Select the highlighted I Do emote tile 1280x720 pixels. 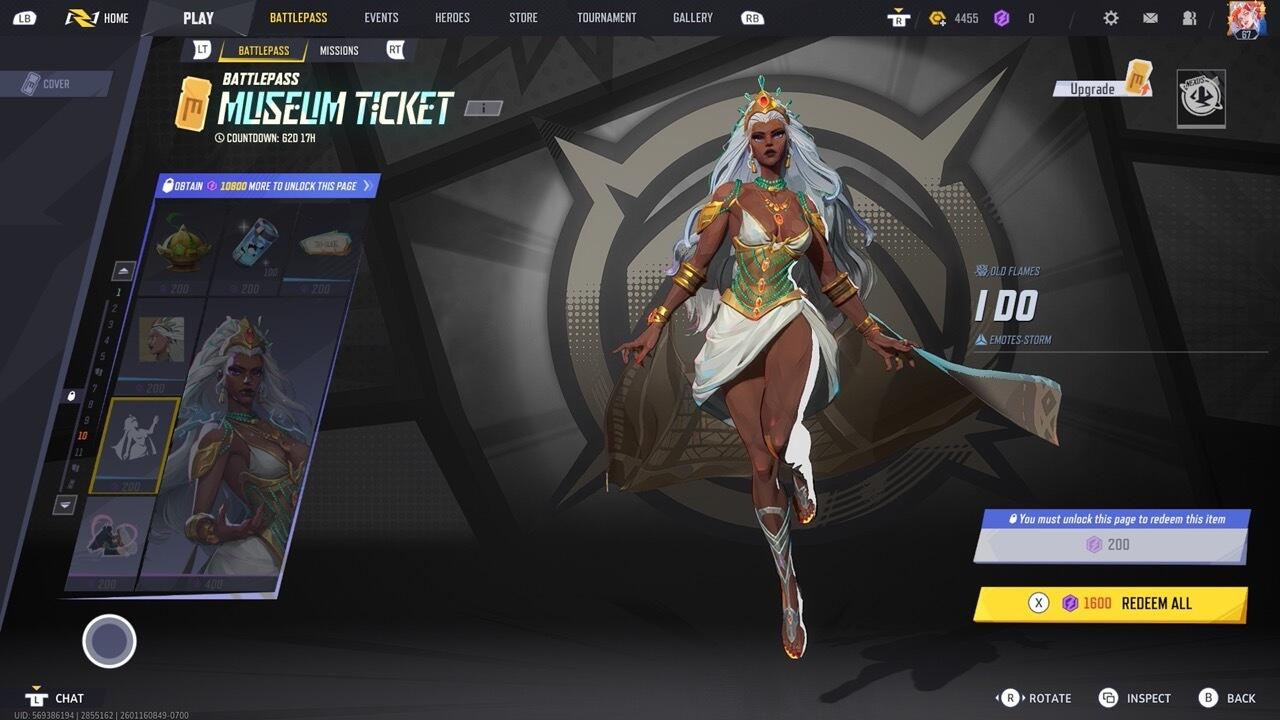click(x=134, y=445)
